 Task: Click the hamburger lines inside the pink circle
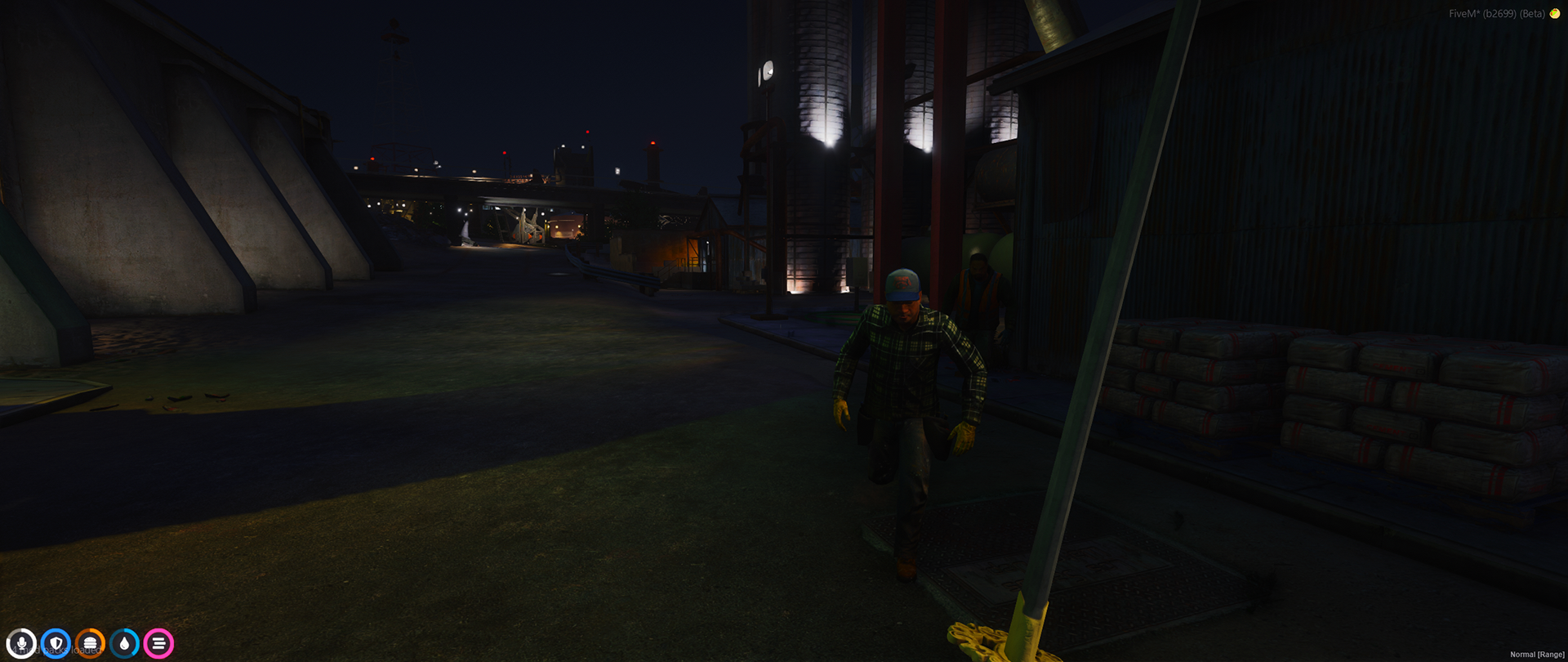159,643
